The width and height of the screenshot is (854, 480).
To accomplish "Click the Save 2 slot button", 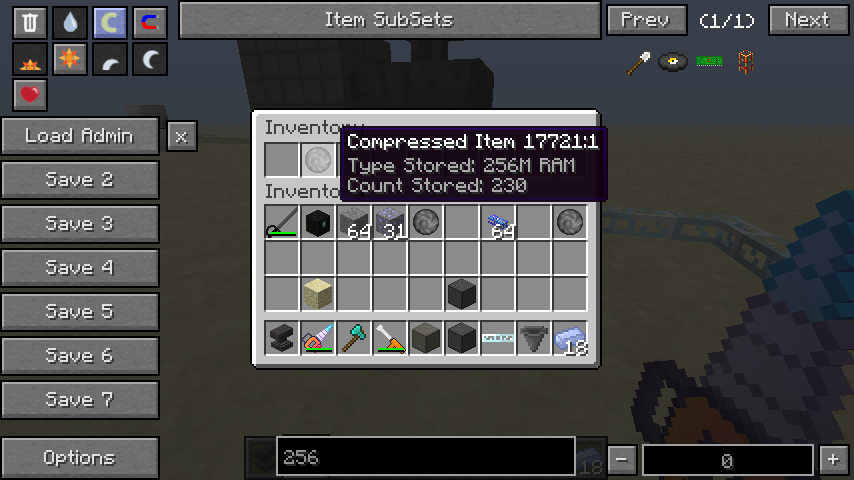I will click(80, 180).
